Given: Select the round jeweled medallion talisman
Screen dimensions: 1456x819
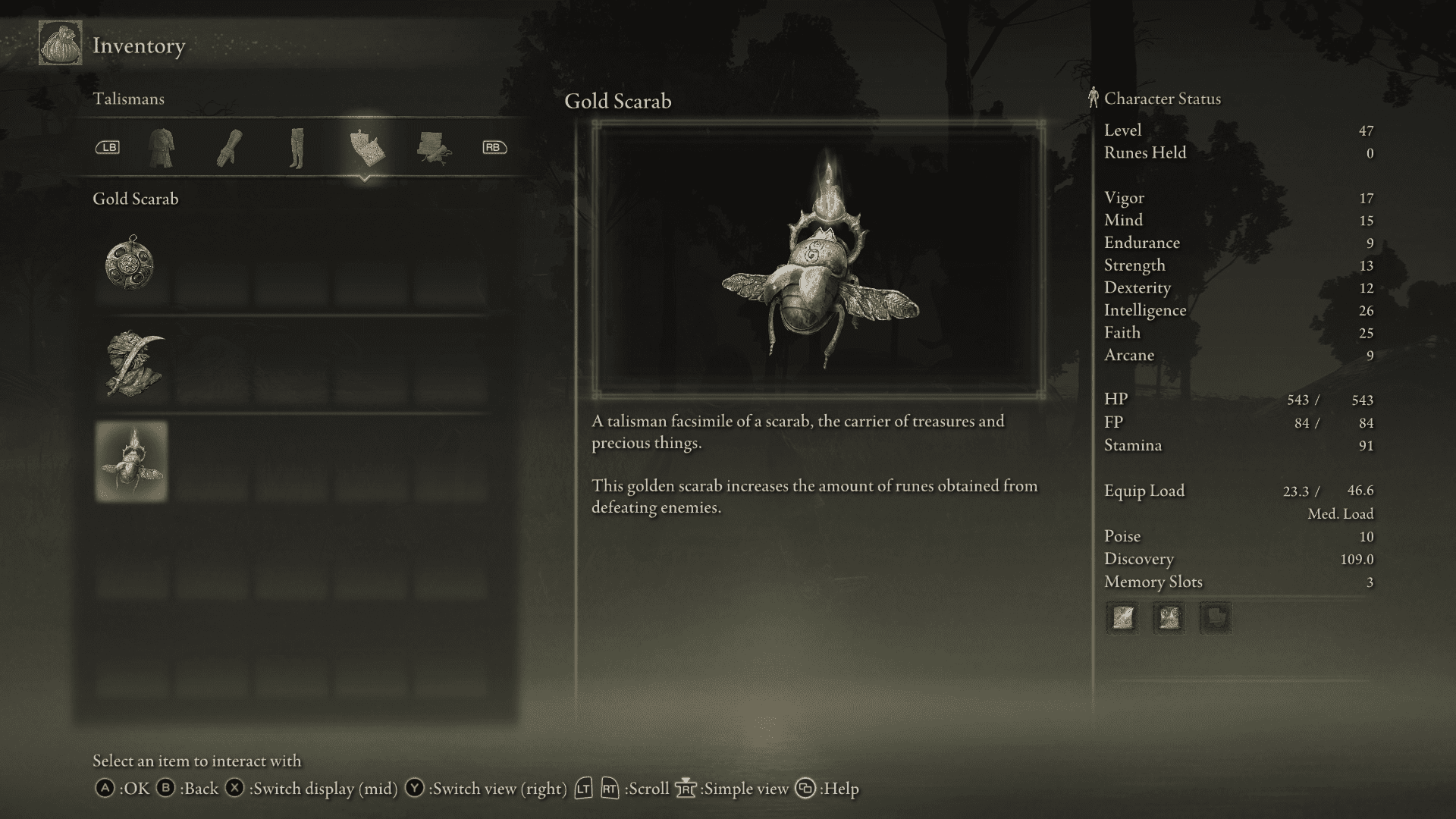Looking at the screenshot, I should [131, 265].
